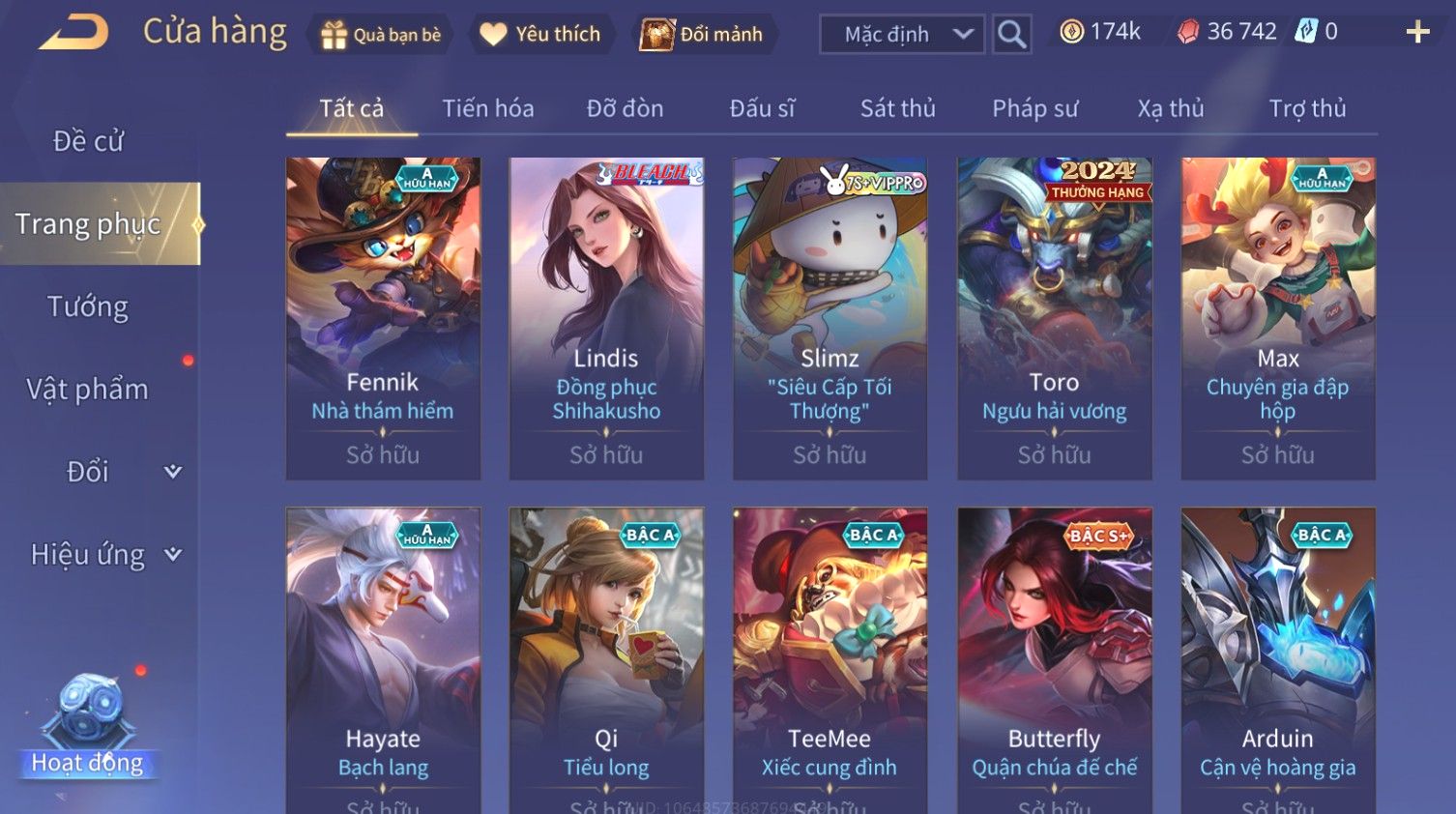Screen dimensions: 1456x814
Task: Open the Tướng heroes section
Action: coord(88,306)
